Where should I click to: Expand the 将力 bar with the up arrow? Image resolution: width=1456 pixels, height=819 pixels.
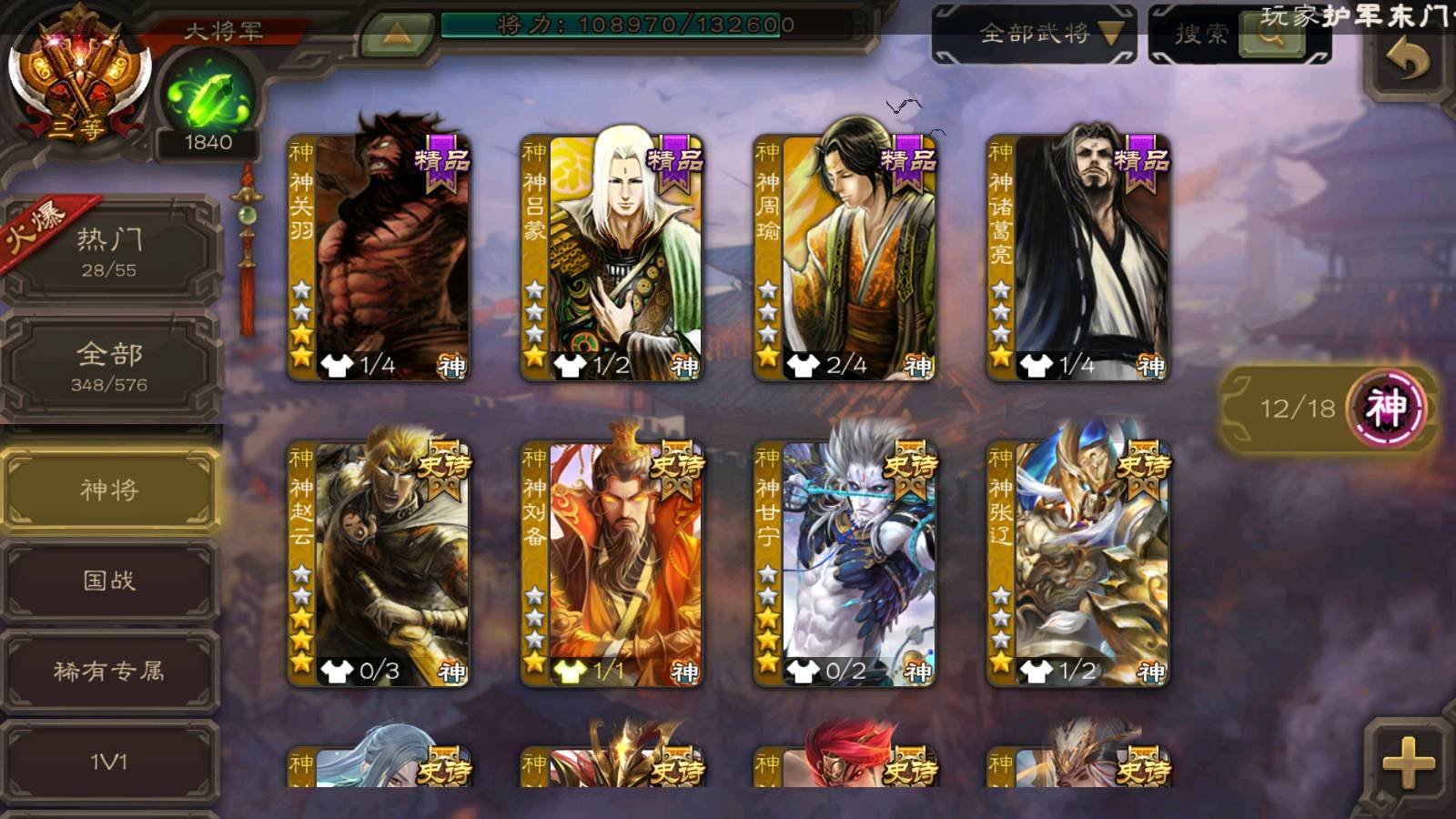coord(396,35)
